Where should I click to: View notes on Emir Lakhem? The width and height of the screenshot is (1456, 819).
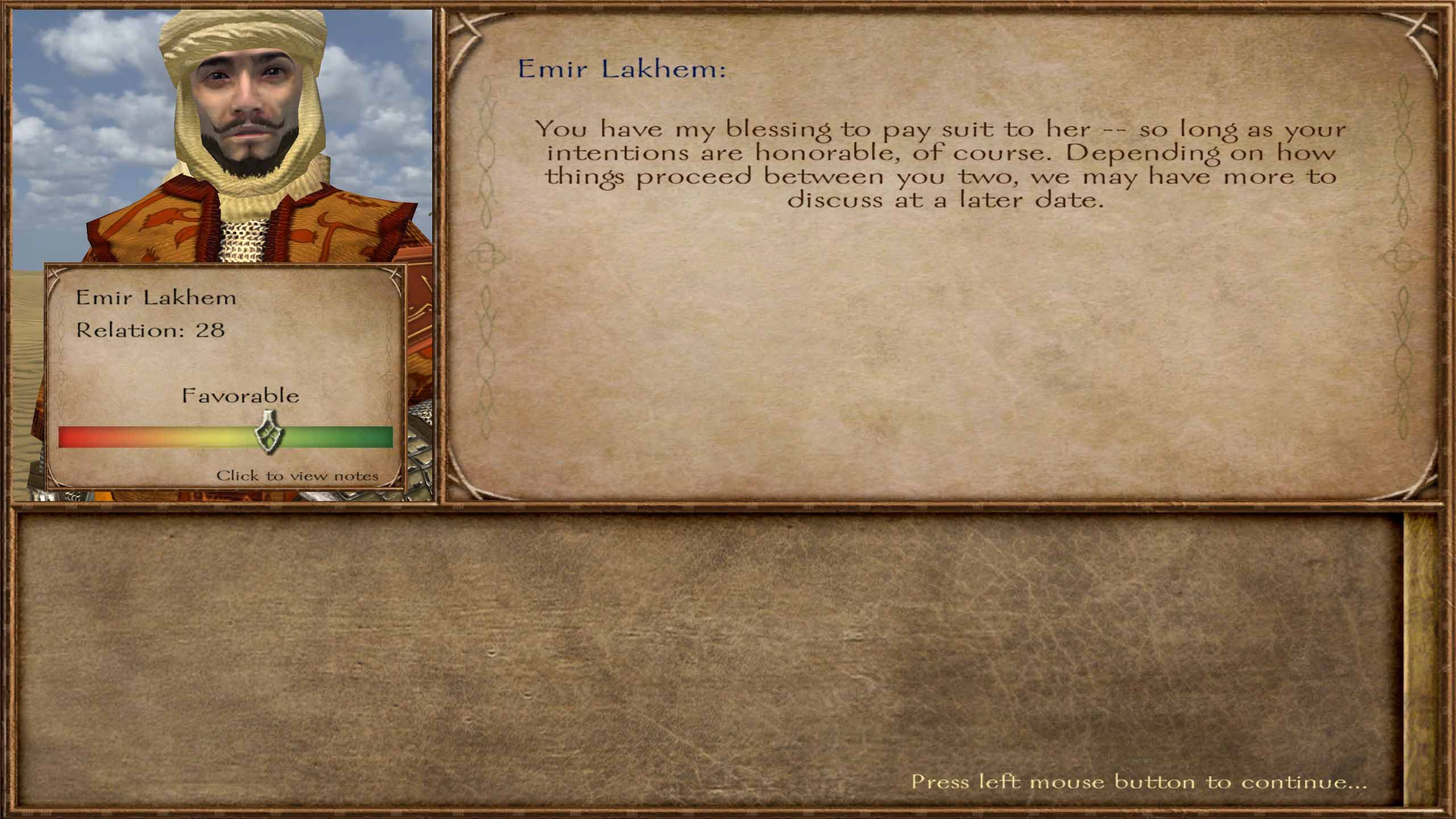click(x=297, y=475)
